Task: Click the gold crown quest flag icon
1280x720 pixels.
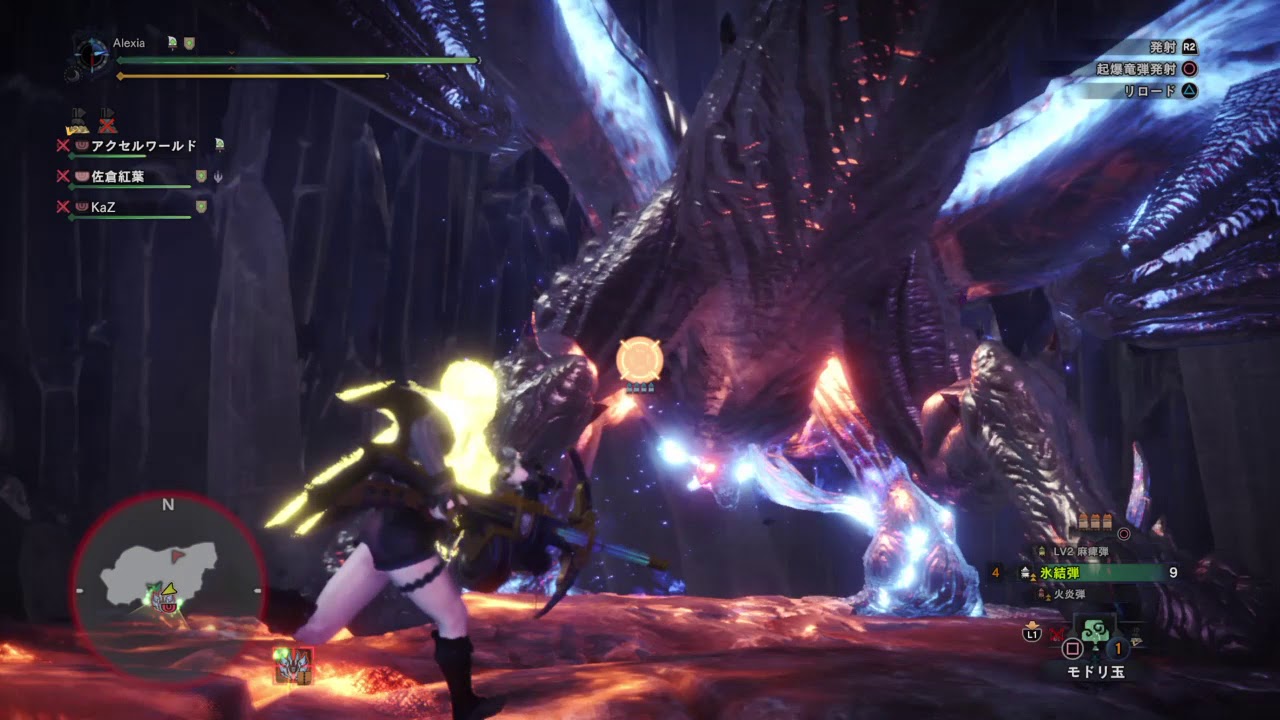Action: (x=77, y=122)
